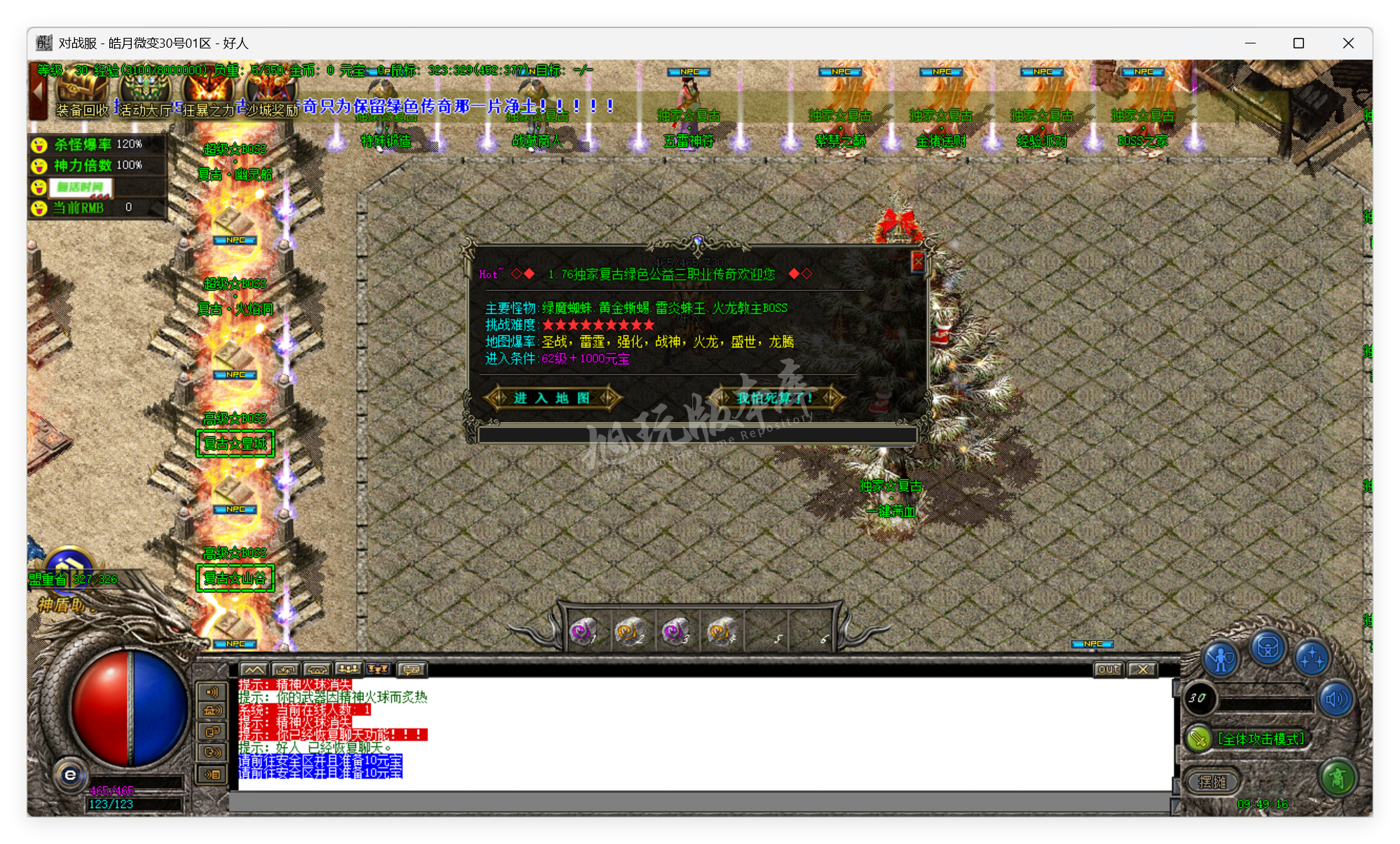Toggle the speaker icon beside the chat log
Image resolution: width=1400 pixels, height=844 pixels.
click(212, 693)
